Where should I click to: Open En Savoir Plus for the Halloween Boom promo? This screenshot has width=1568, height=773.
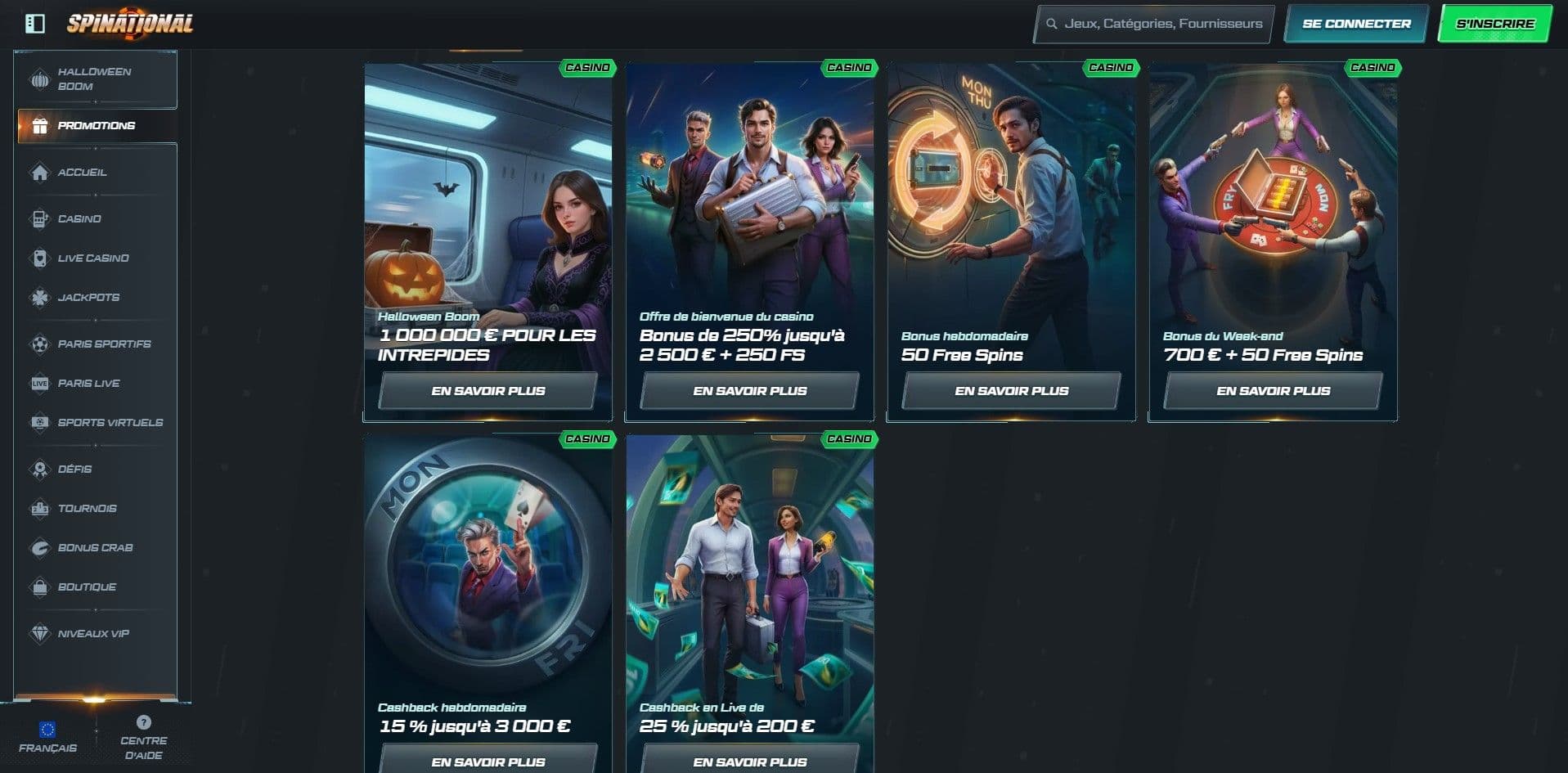487,390
